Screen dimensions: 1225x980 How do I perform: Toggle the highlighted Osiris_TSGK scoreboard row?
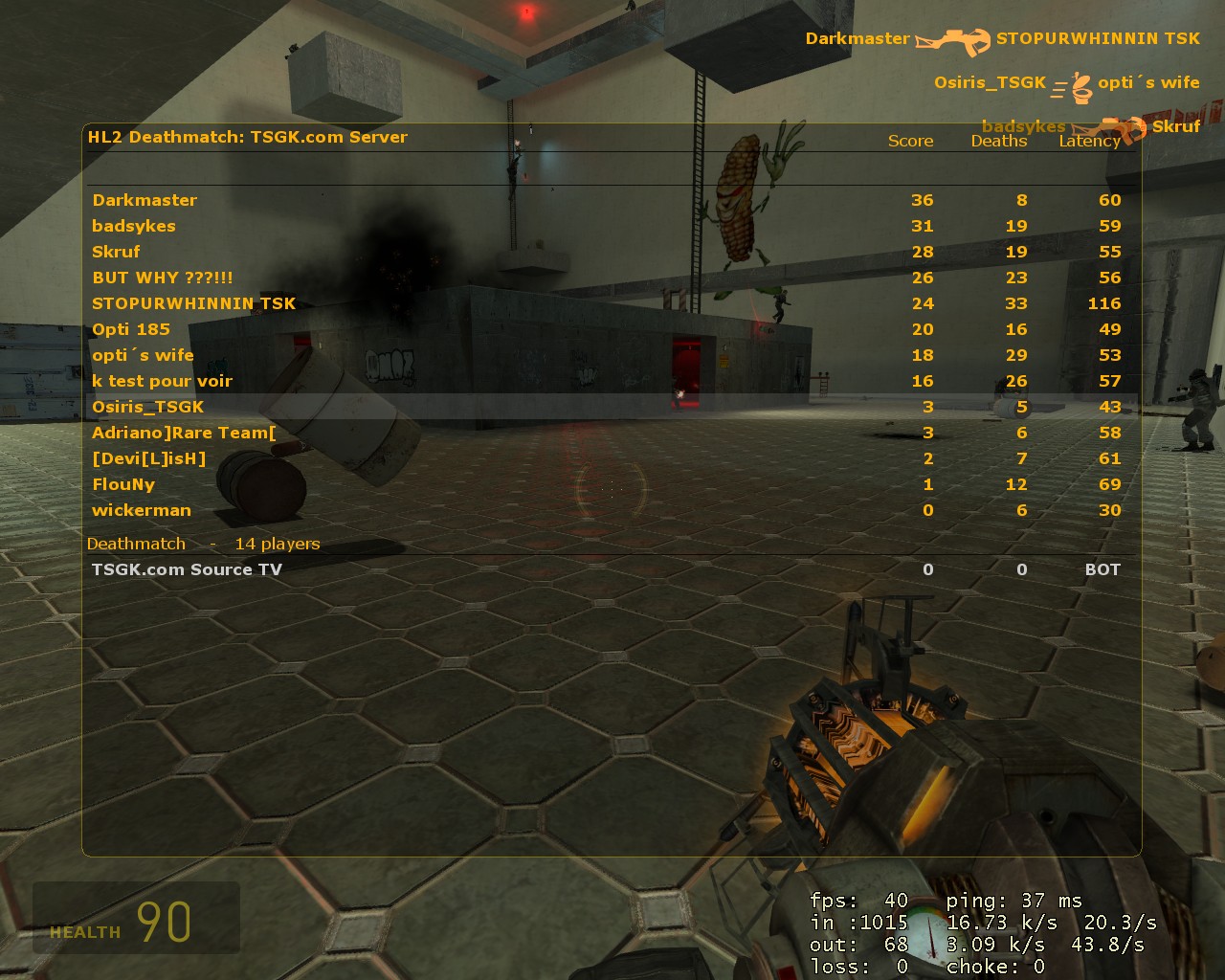149,407
